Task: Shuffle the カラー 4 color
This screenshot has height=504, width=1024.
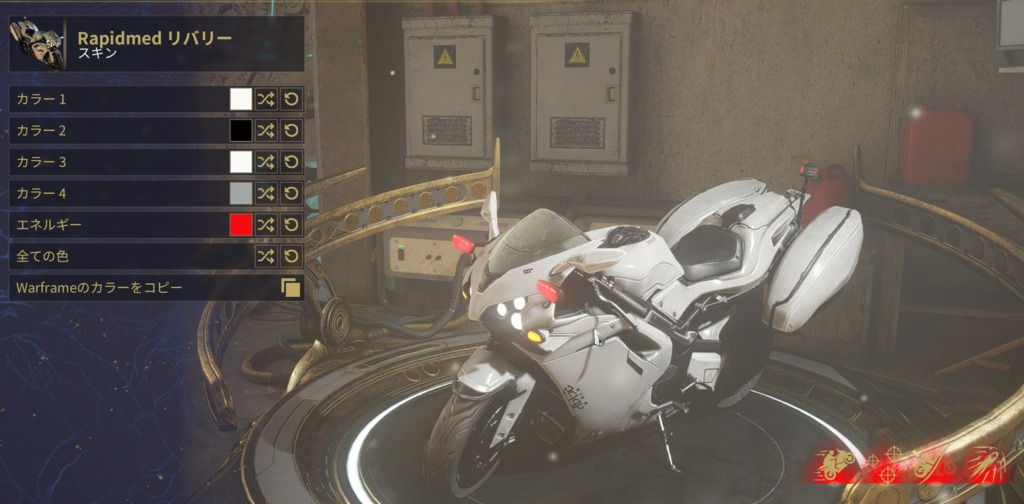Action: (x=266, y=192)
